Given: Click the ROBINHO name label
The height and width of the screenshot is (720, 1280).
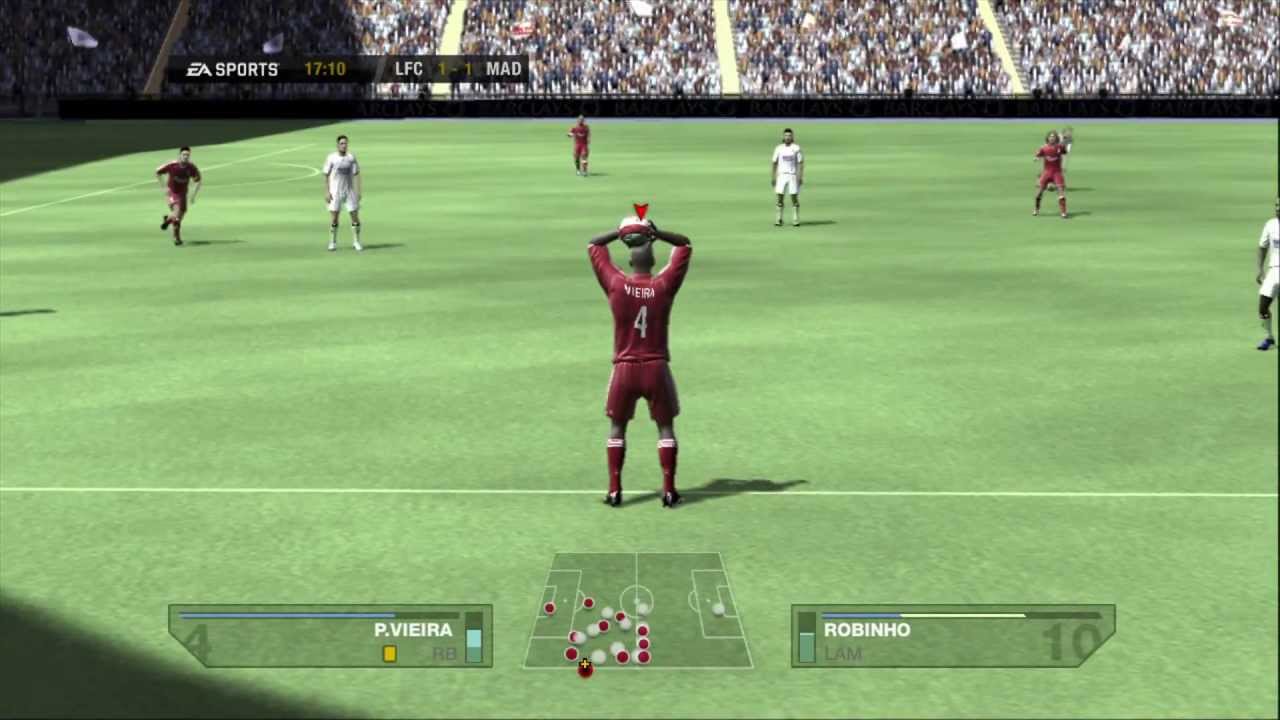Looking at the screenshot, I should (867, 630).
